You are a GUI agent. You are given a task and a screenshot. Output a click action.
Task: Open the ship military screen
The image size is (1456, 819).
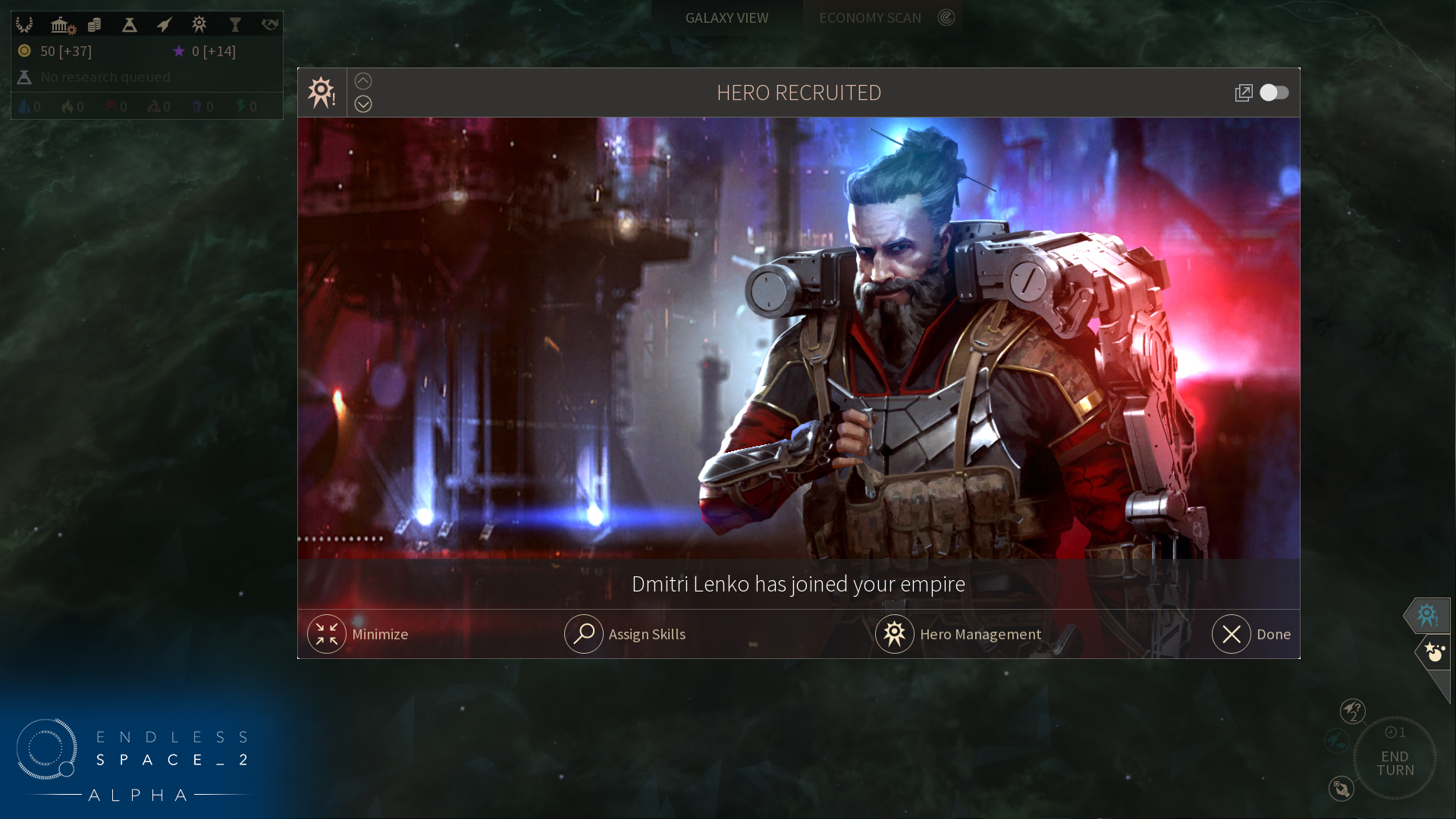pos(164,25)
